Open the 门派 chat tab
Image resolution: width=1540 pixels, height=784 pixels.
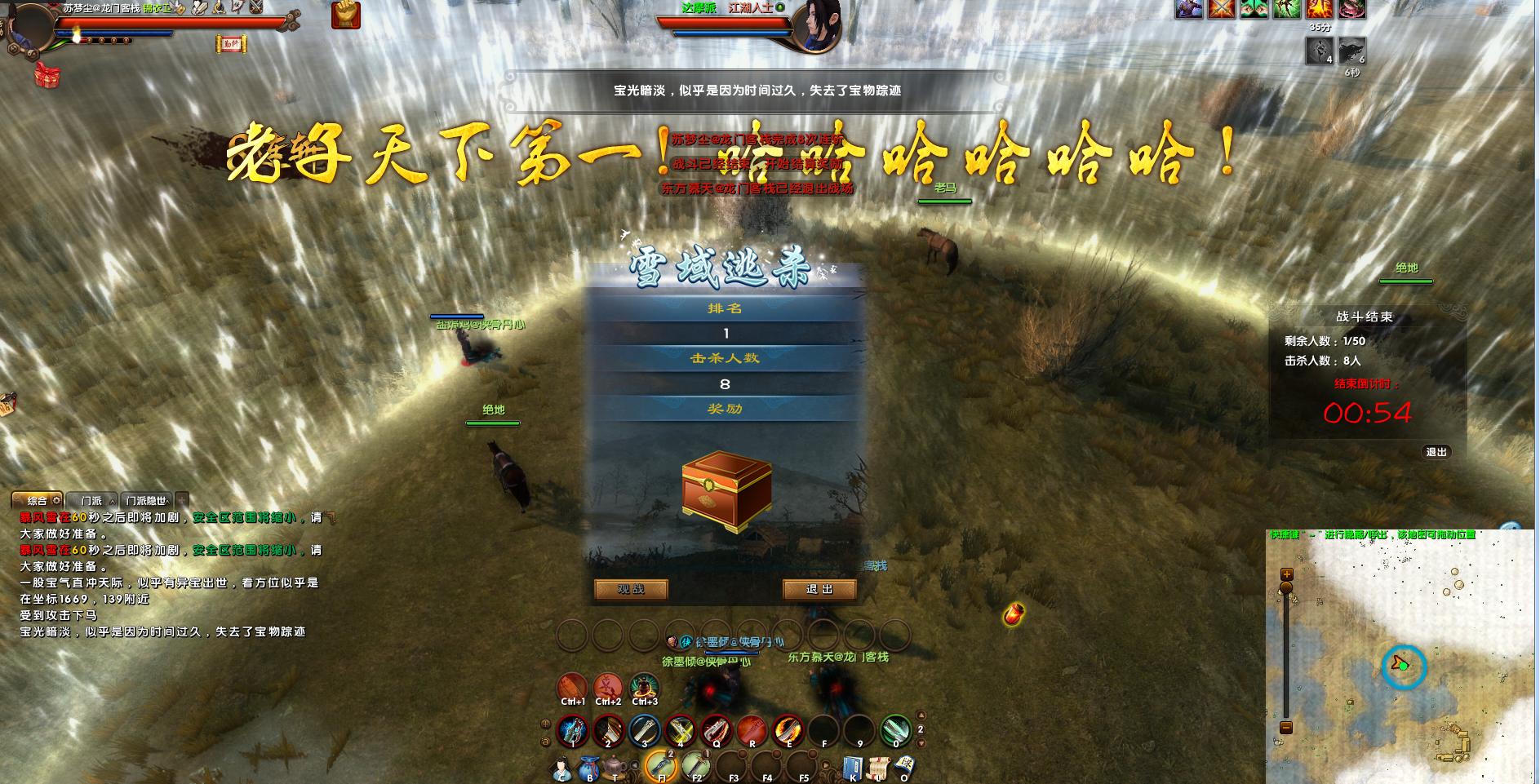(91, 500)
